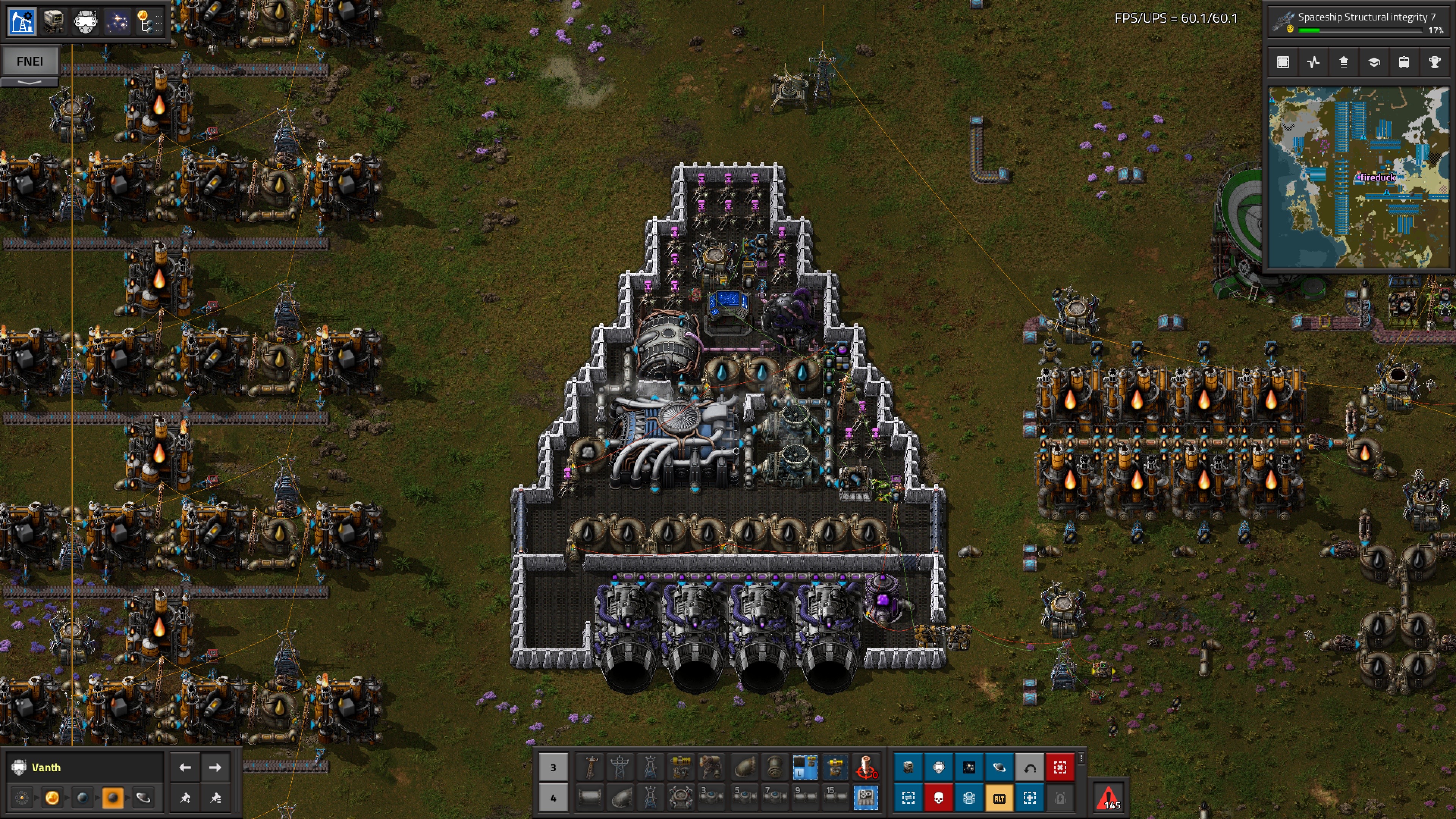Image resolution: width=1456 pixels, height=819 pixels.
Task: Open the trains overview button
Action: tap(1404, 62)
